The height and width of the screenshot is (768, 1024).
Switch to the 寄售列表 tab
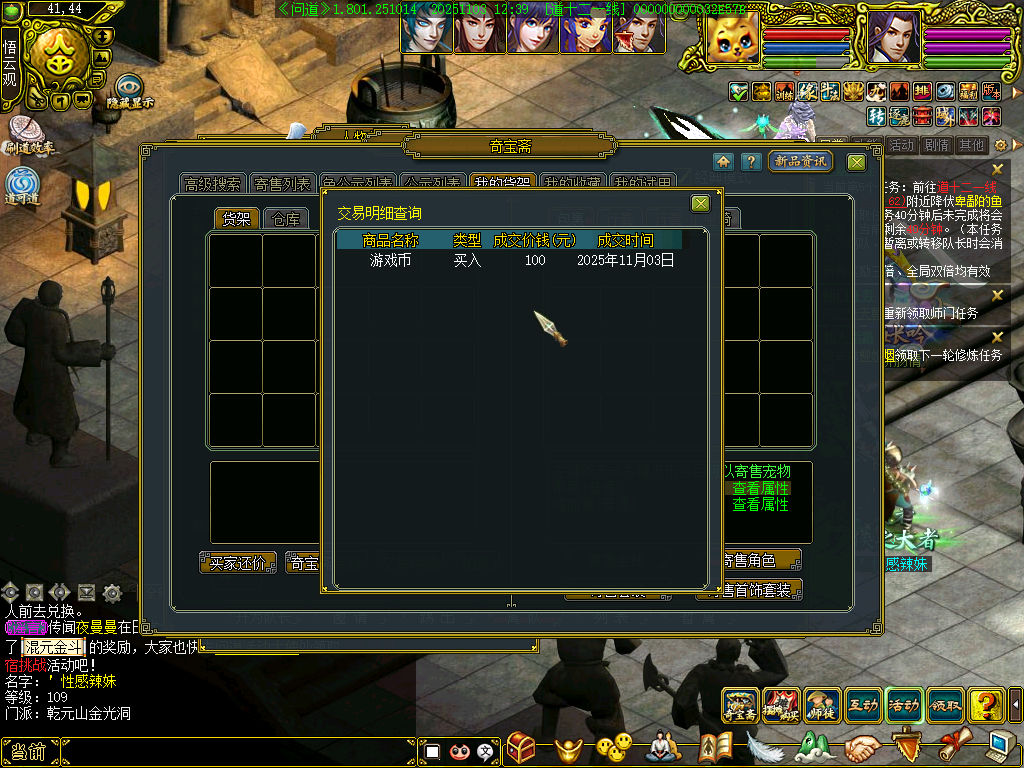(x=282, y=184)
